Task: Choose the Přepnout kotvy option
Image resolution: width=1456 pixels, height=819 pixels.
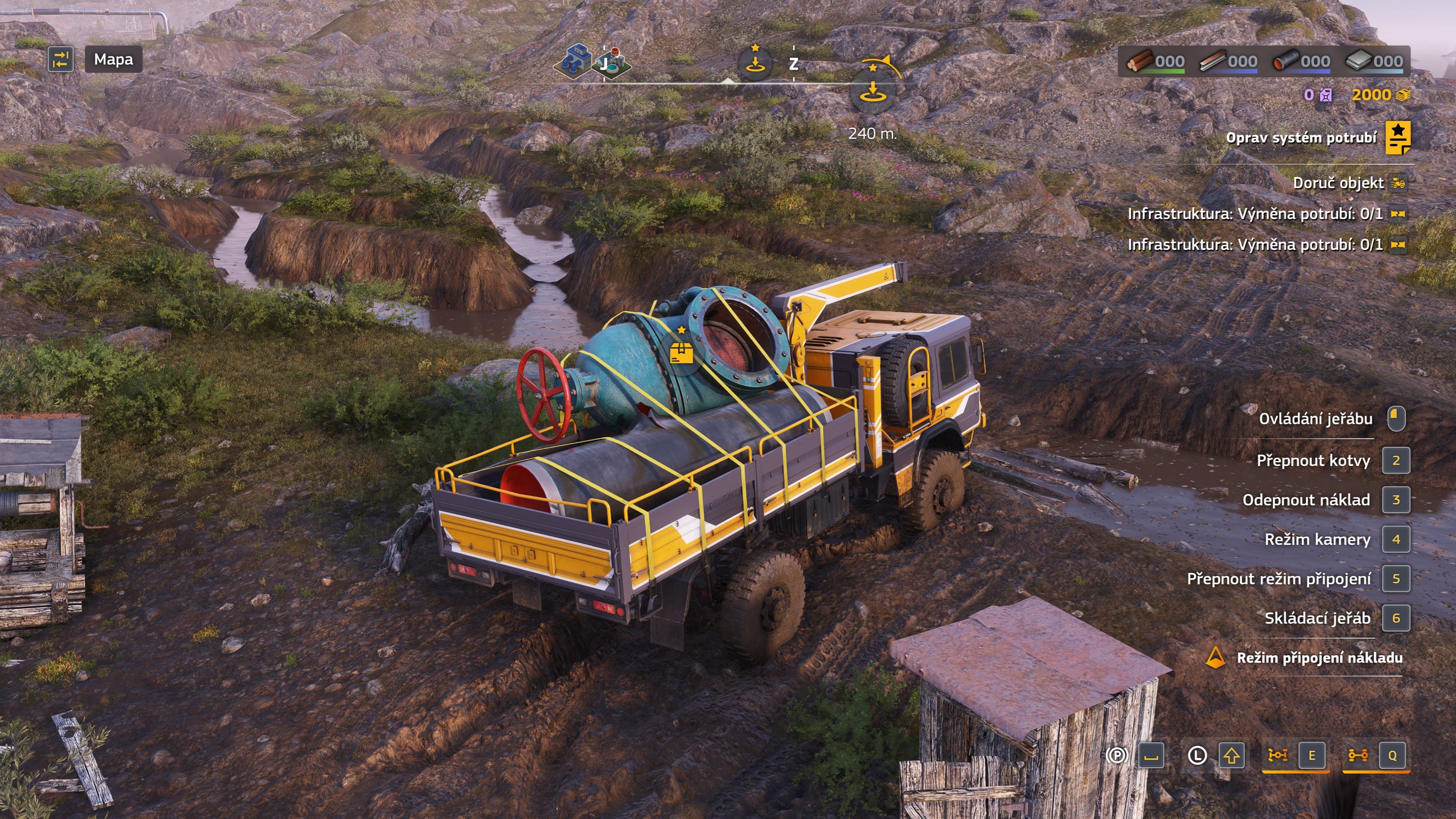Action: coord(1313,461)
